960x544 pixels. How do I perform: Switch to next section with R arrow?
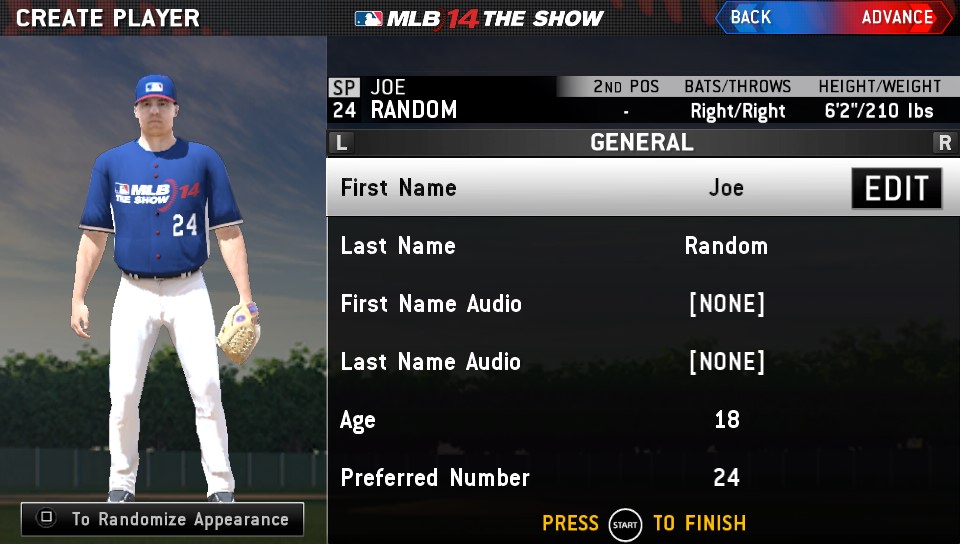coord(944,143)
